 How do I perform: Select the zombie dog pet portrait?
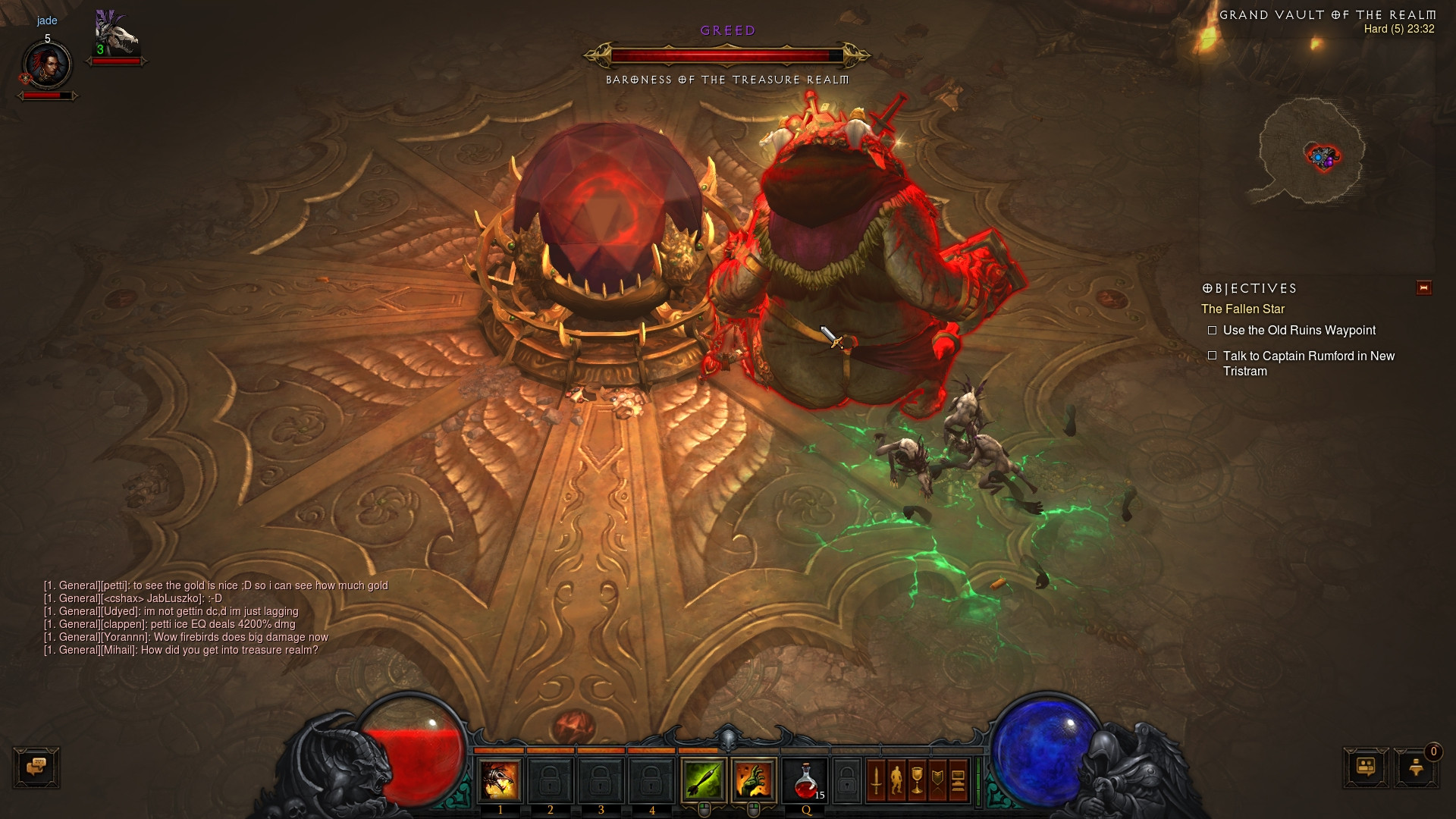[x=116, y=34]
